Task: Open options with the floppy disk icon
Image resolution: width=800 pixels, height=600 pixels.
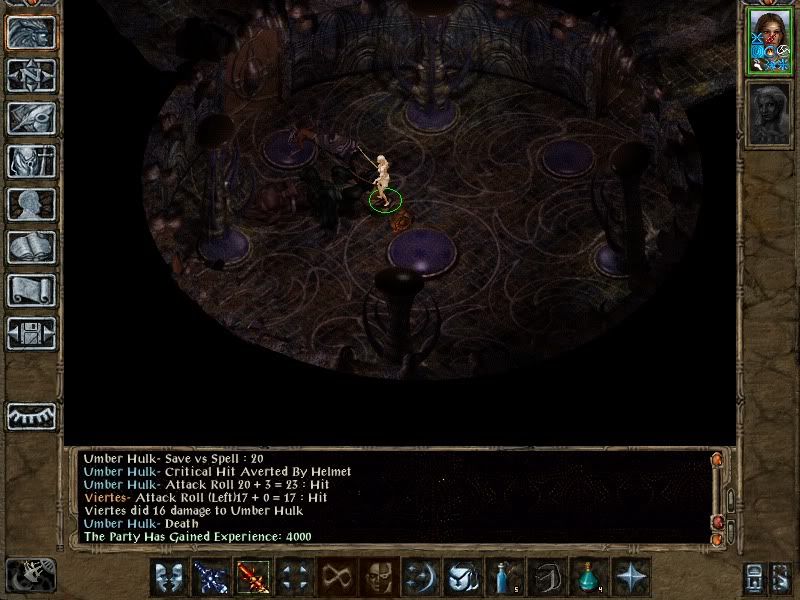Action: point(30,333)
